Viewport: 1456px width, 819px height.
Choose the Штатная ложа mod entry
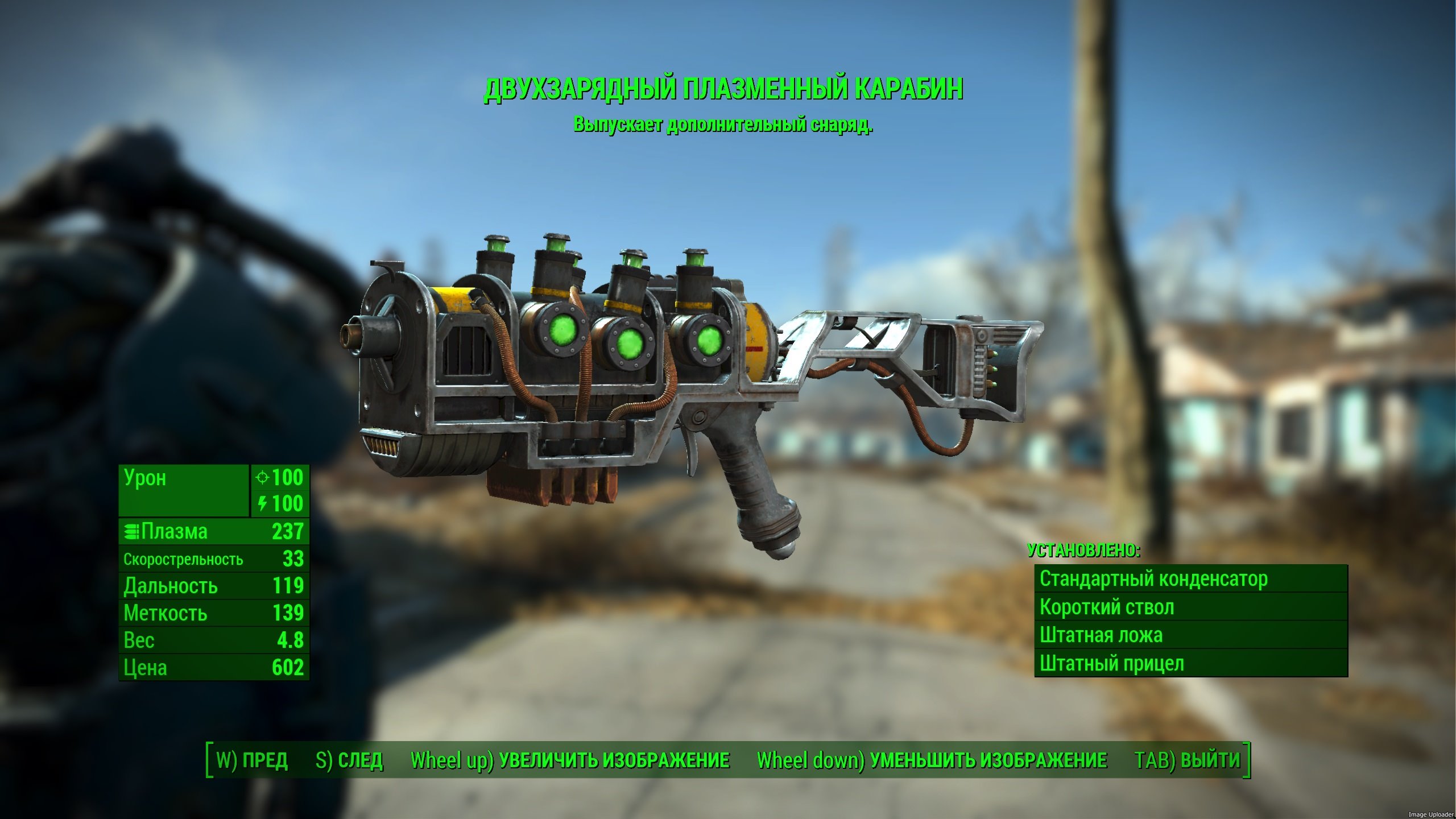tap(1191, 635)
